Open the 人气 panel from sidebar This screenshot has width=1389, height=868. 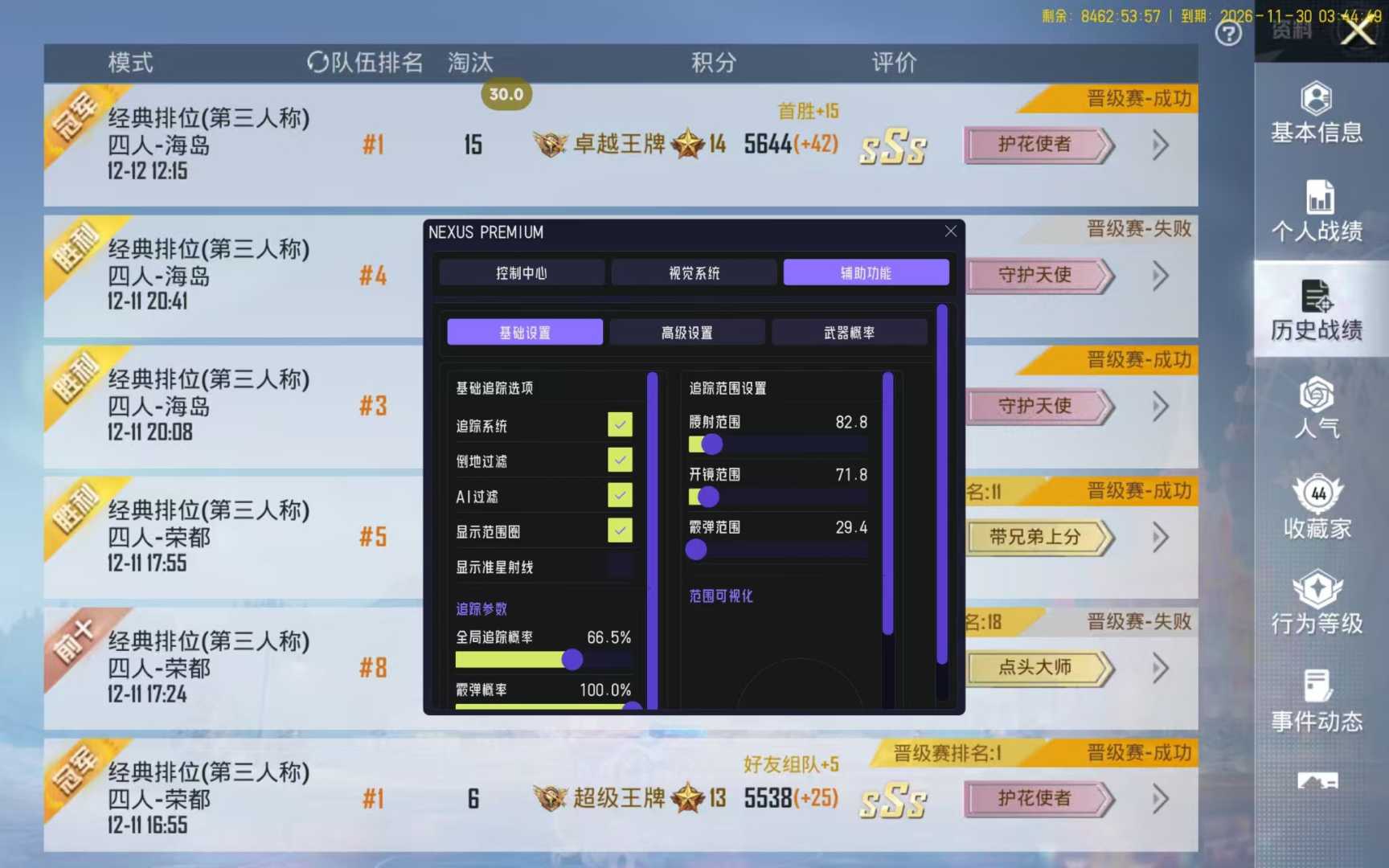[1316, 408]
